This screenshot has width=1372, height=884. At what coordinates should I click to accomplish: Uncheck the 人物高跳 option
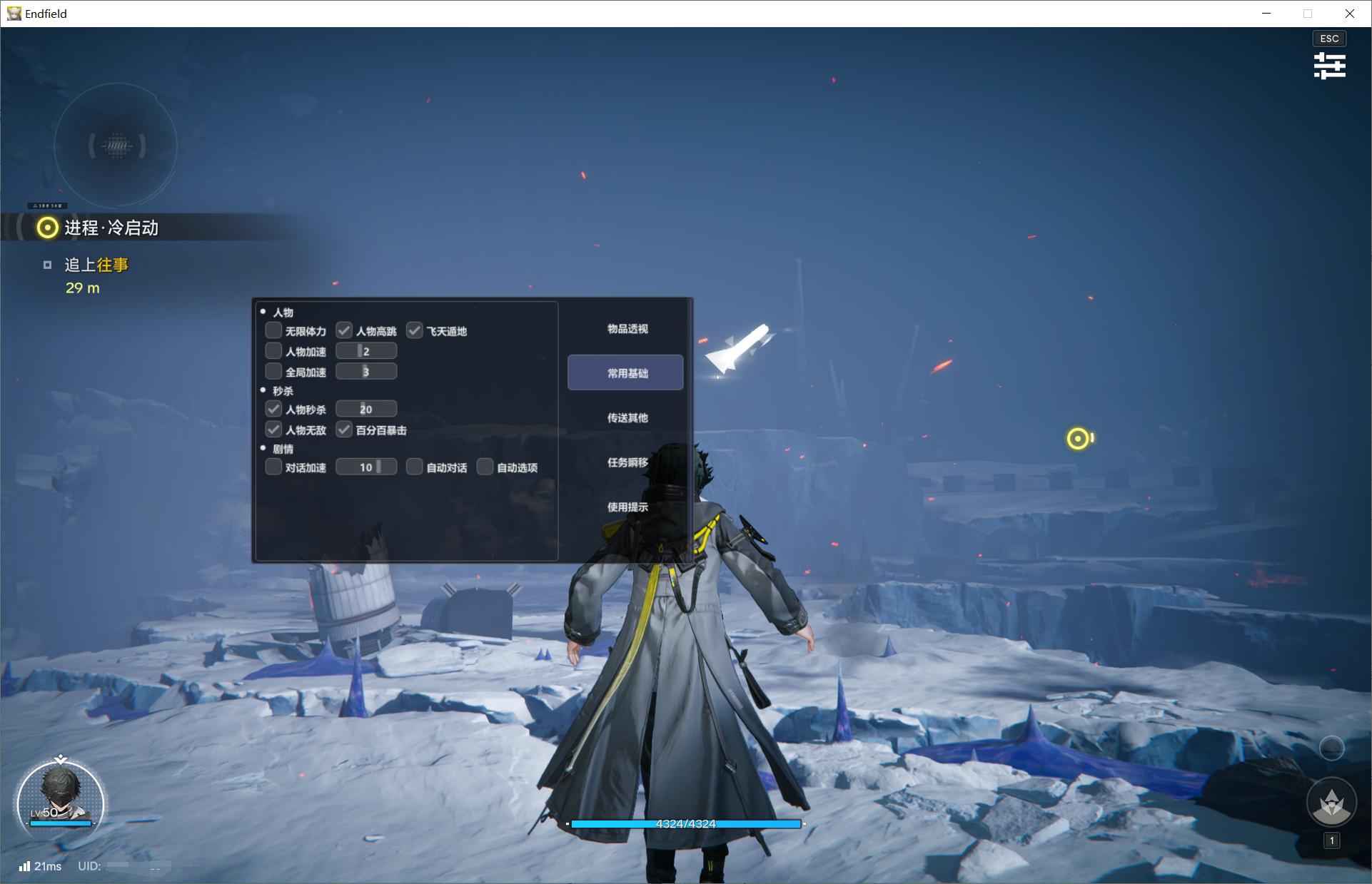[344, 330]
